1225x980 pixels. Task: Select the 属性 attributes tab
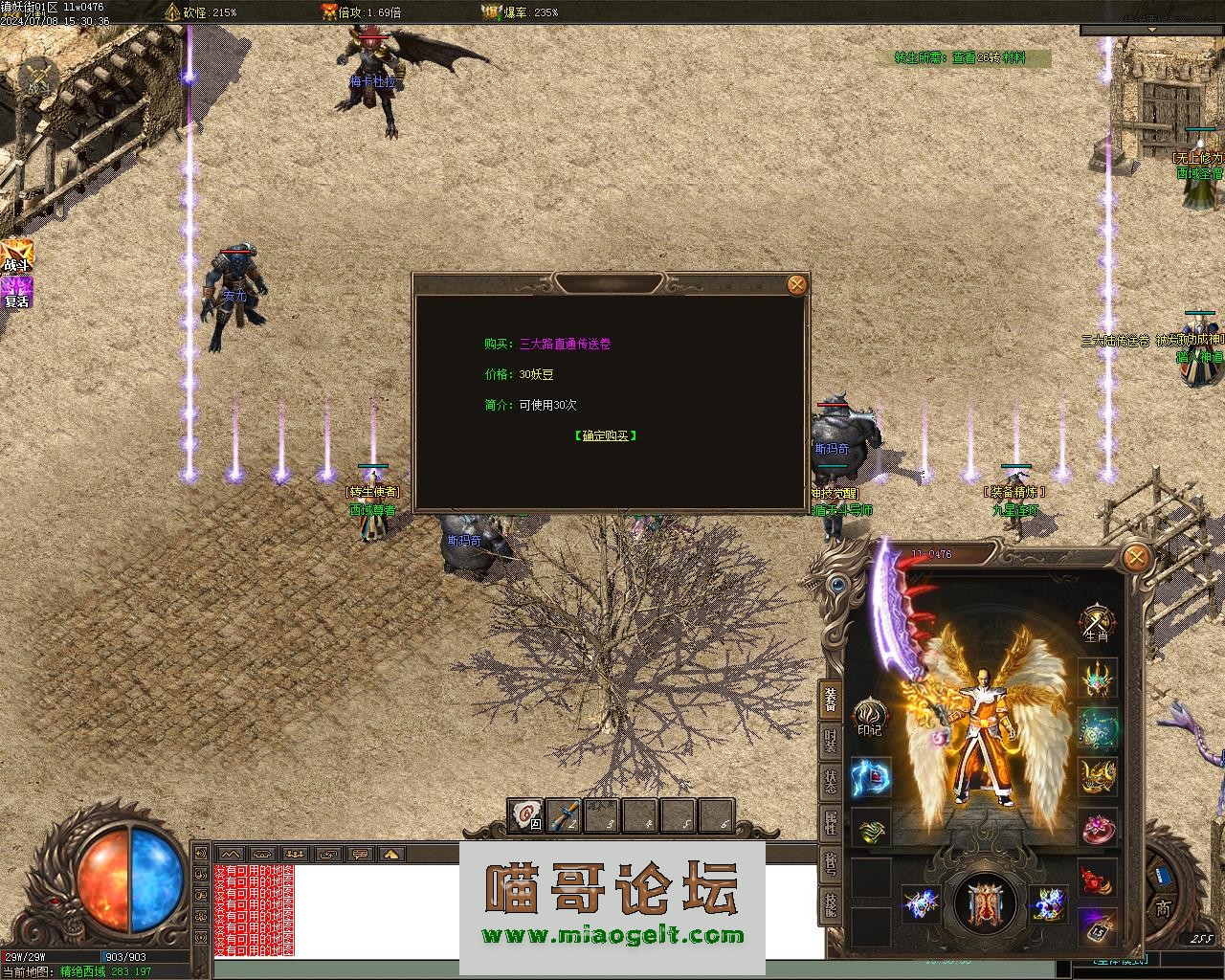tap(830, 825)
